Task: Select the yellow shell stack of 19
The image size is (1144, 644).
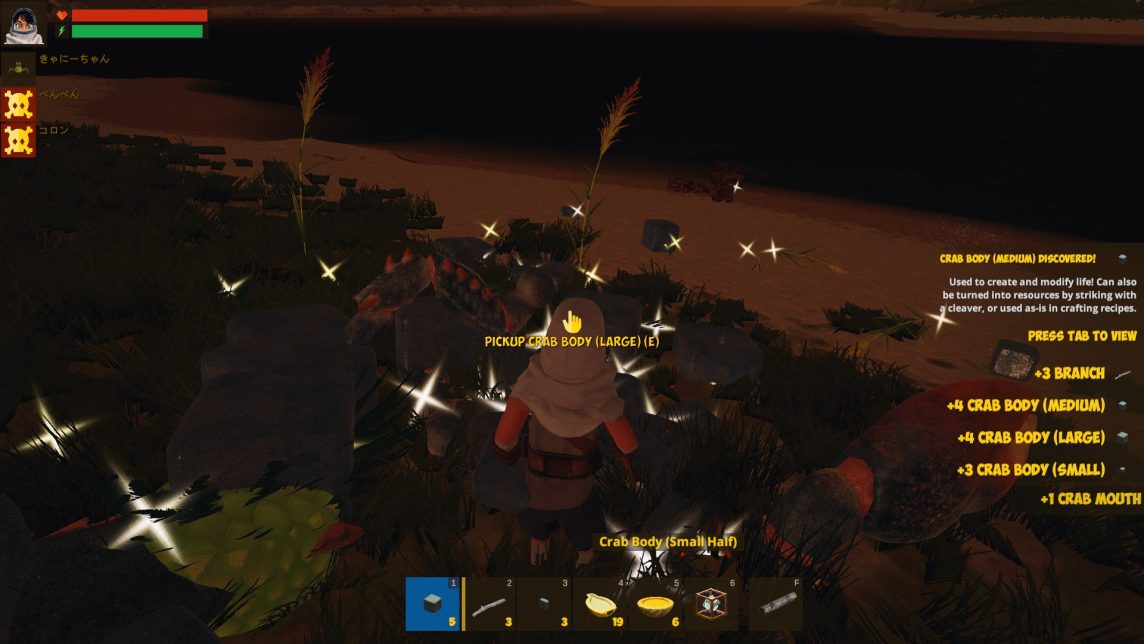Action: pyautogui.click(x=604, y=604)
